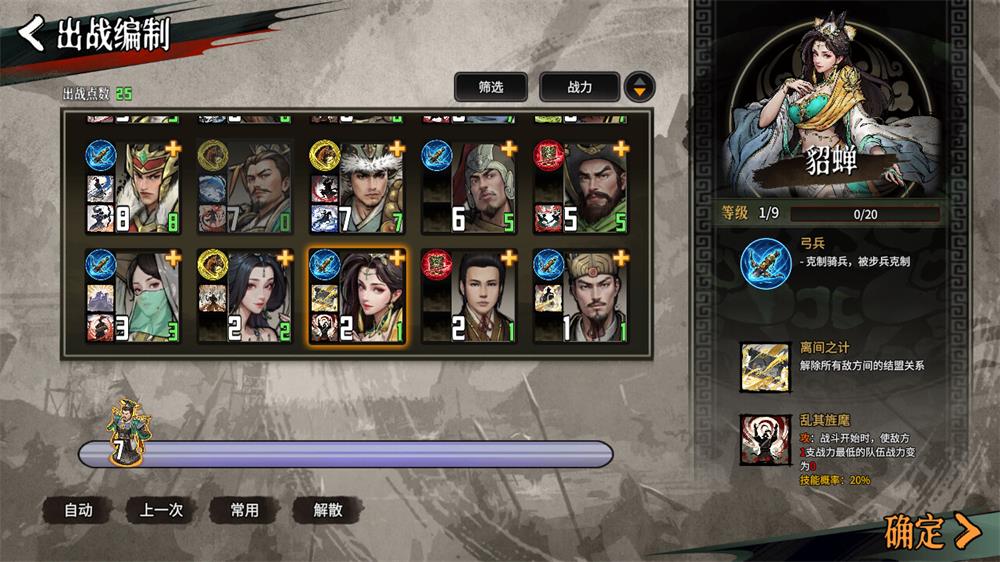Auto-fill the lineup with 自动
The width and height of the screenshot is (1000, 562).
point(78,510)
